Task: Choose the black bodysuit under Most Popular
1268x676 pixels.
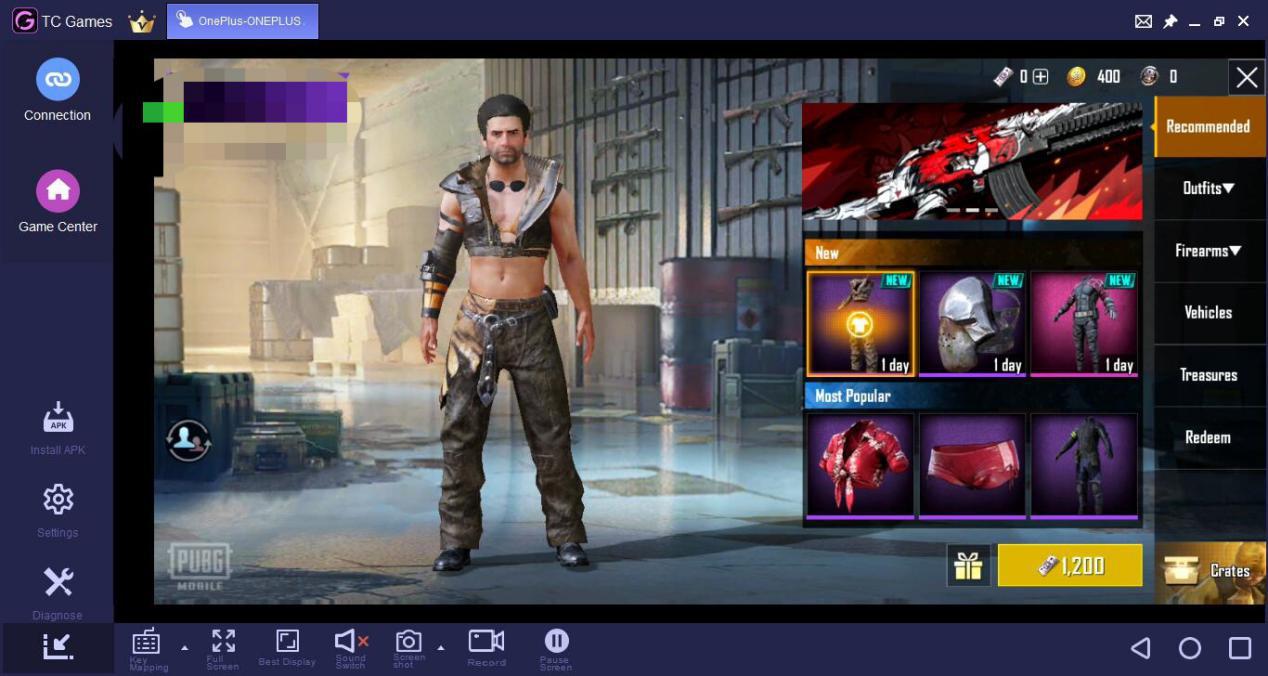Action: [x=1084, y=466]
